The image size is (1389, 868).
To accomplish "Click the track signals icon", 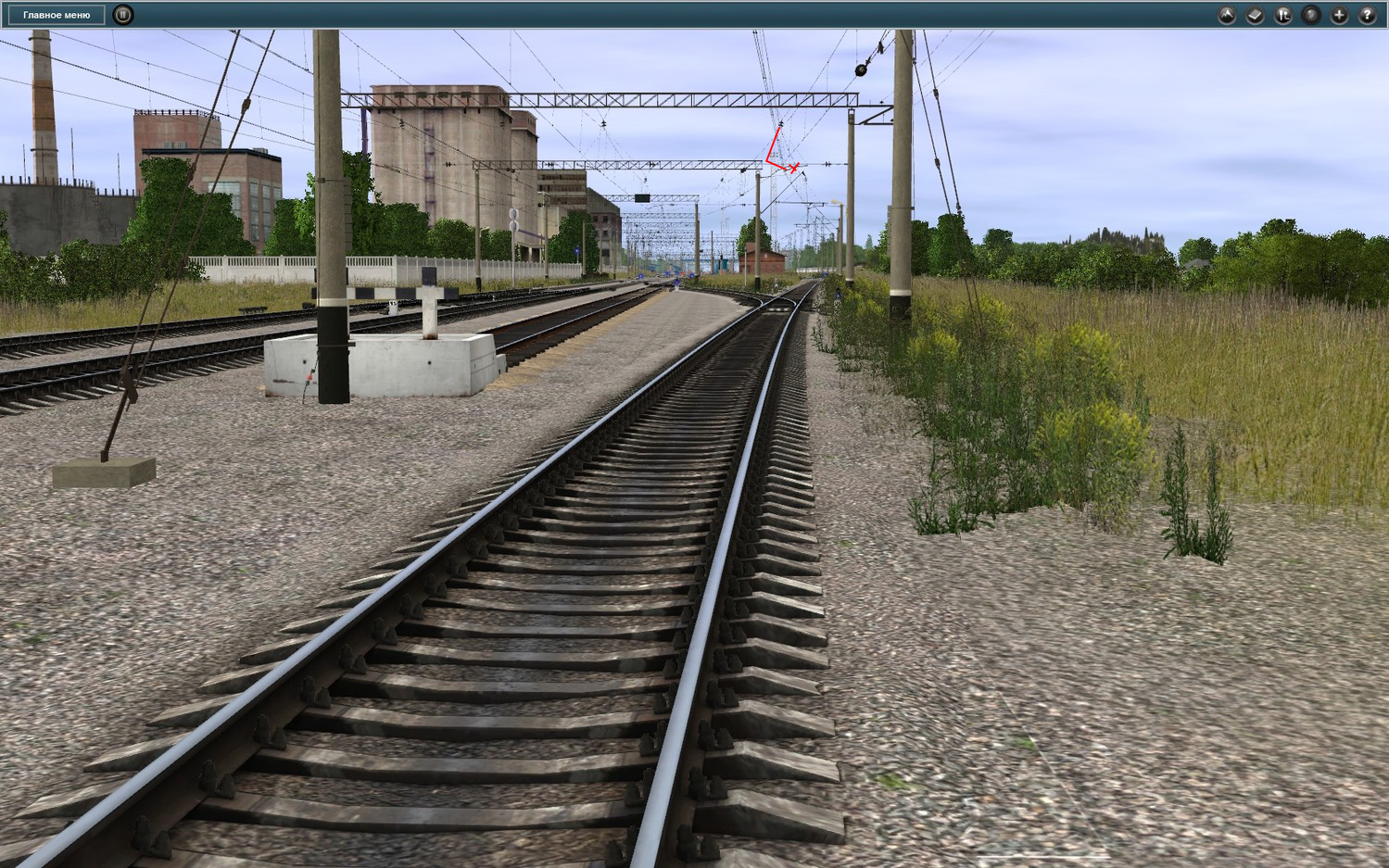I will [1282, 15].
